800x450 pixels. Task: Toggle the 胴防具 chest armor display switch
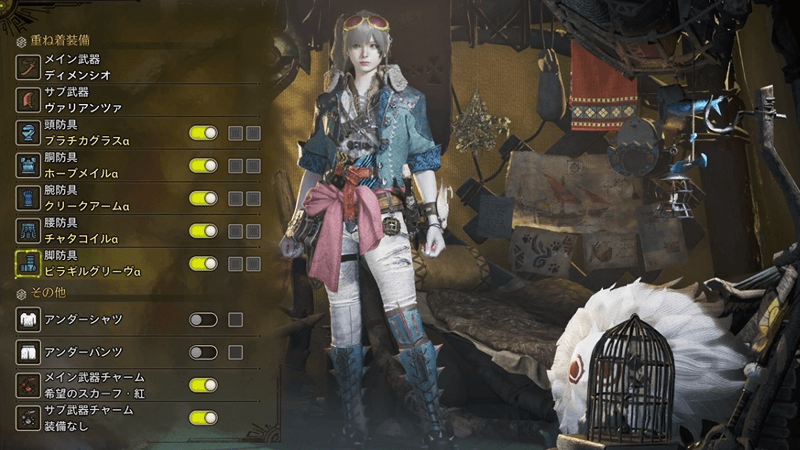[x=203, y=165]
